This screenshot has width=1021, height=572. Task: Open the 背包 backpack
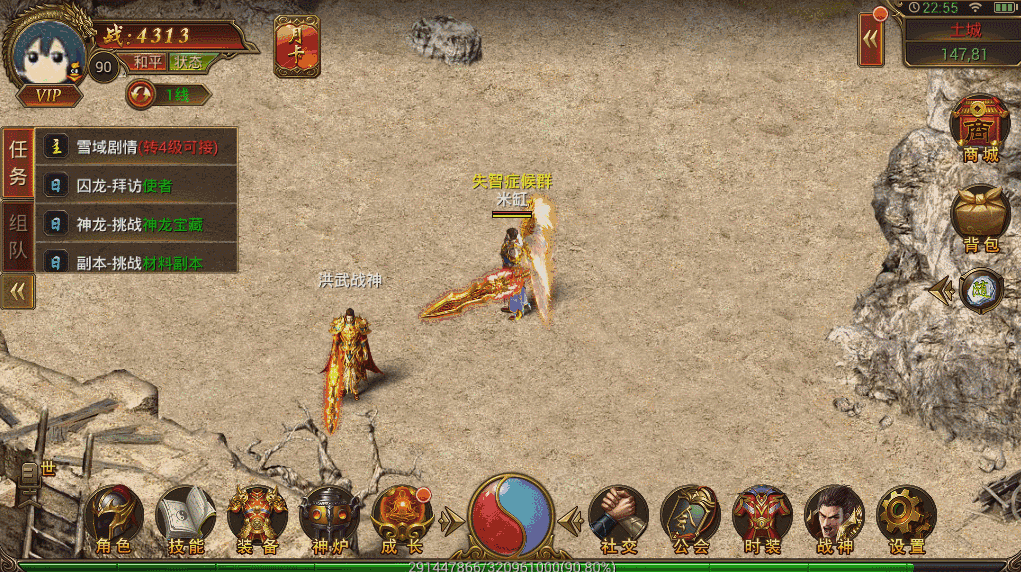click(x=980, y=217)
